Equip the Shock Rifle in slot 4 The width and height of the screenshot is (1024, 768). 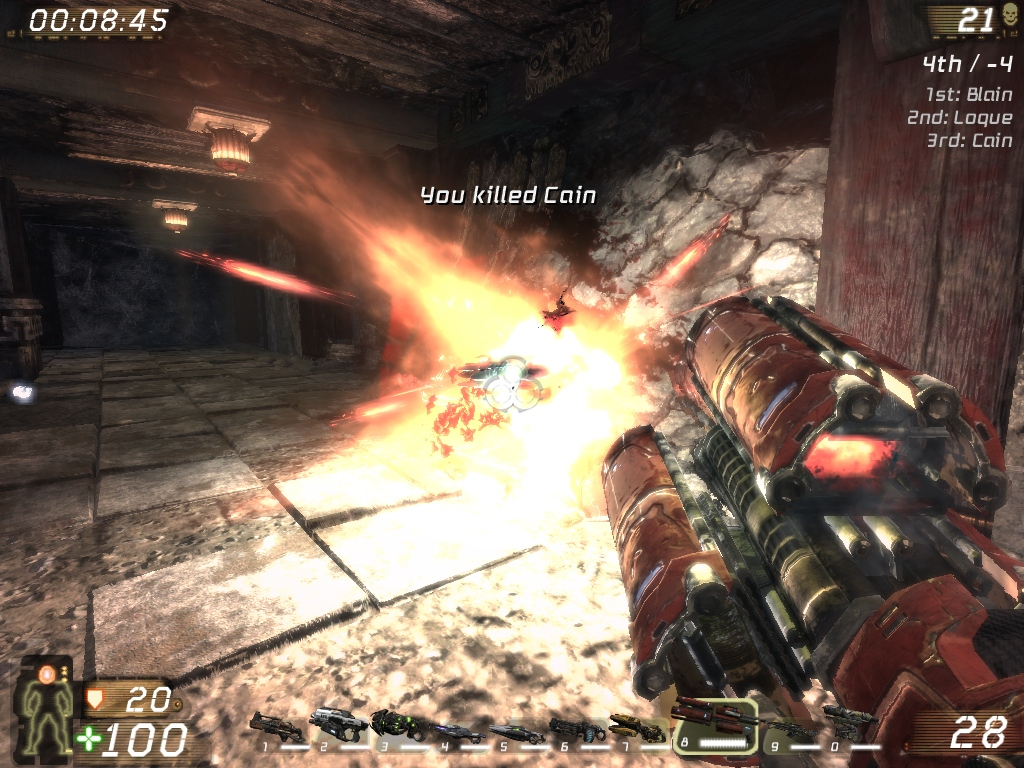[x=458, y=732]
